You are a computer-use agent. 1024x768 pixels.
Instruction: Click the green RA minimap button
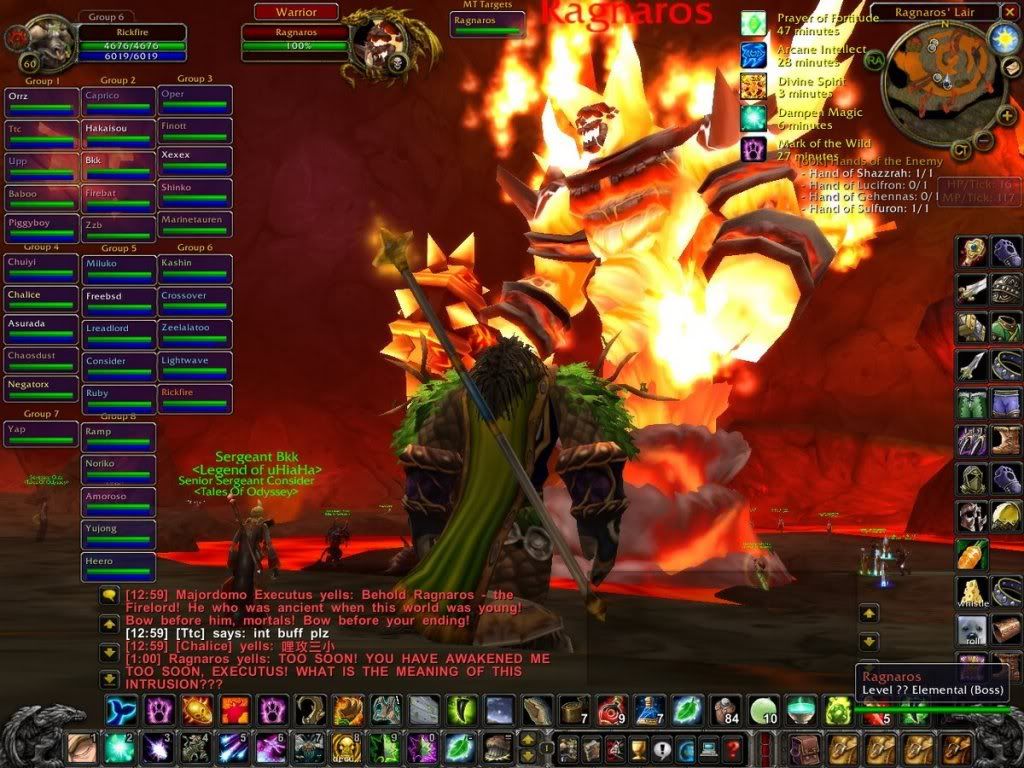pos(874,59)
